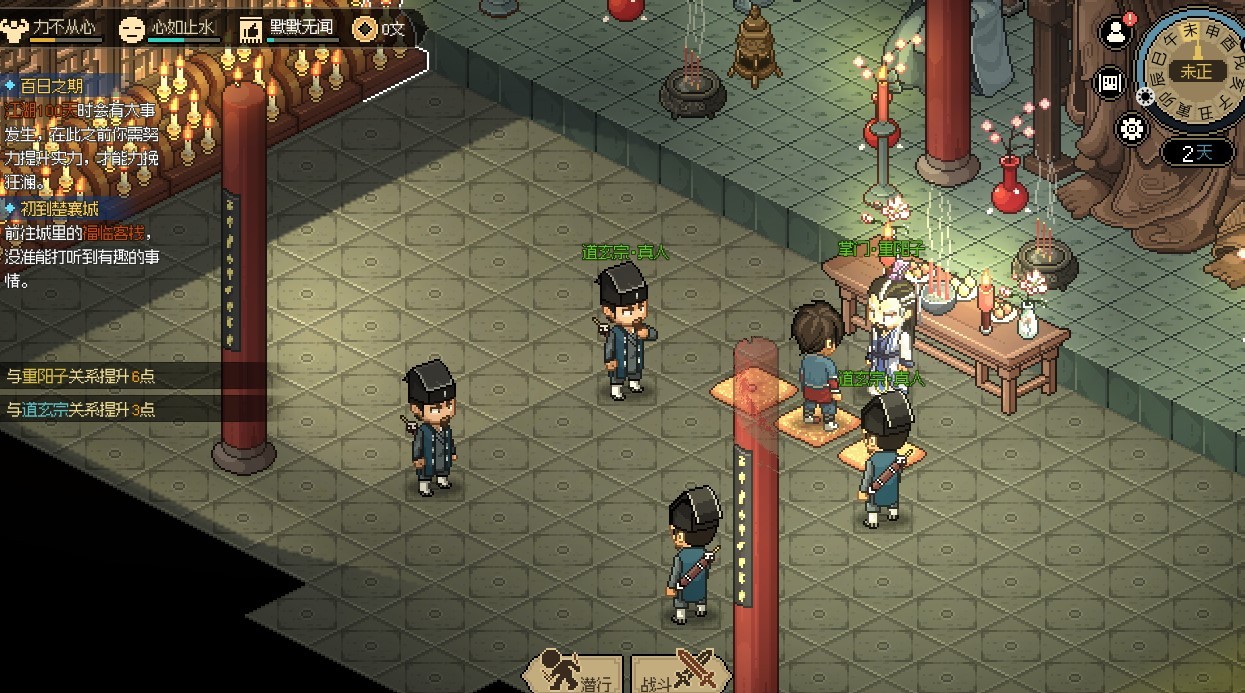Screen dimensions: 1245x693
Task: Toggle stealth mode with the 潜行 button
Action: tap(574, 673)
